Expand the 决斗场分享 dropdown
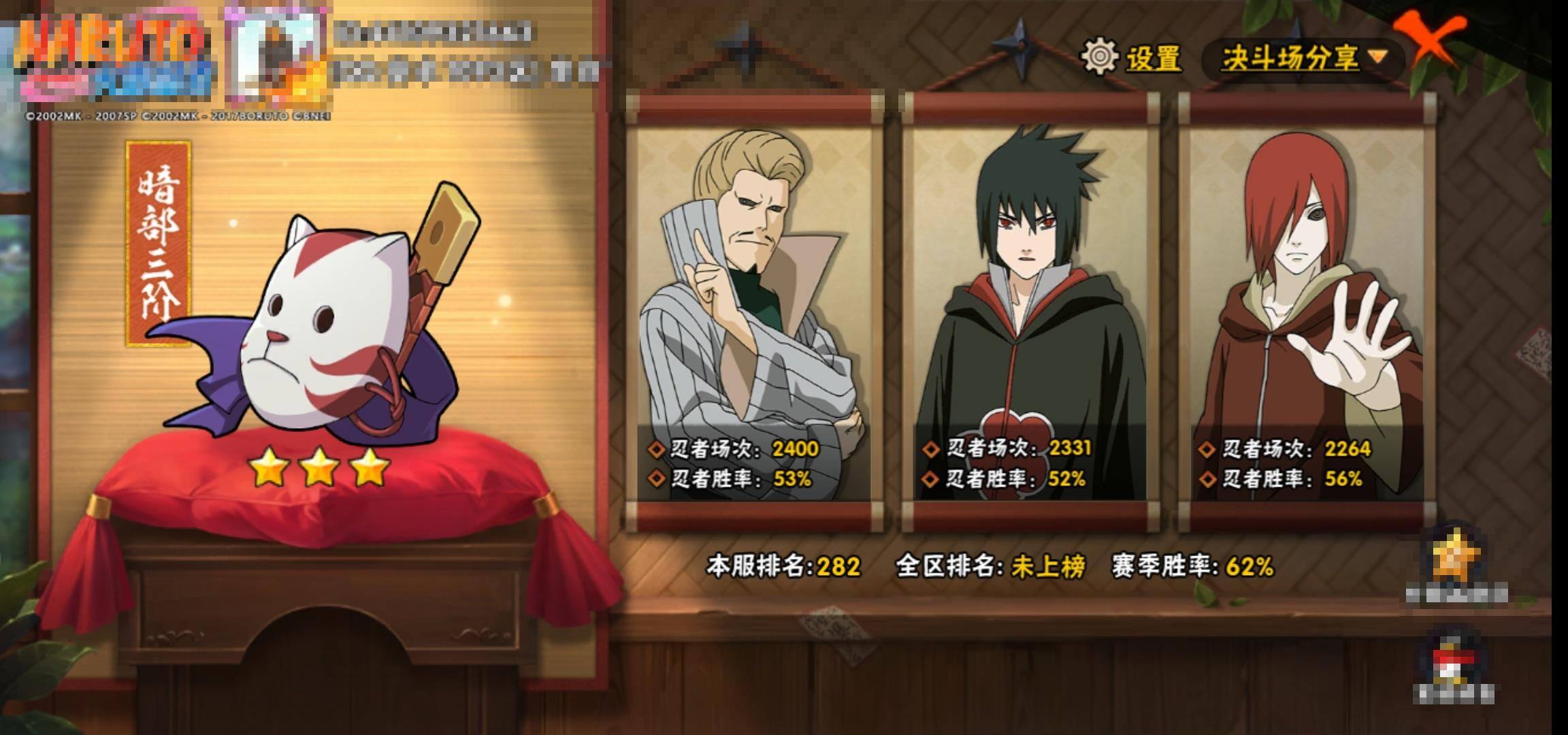The image size is (1568, 735). (1303, 59)
